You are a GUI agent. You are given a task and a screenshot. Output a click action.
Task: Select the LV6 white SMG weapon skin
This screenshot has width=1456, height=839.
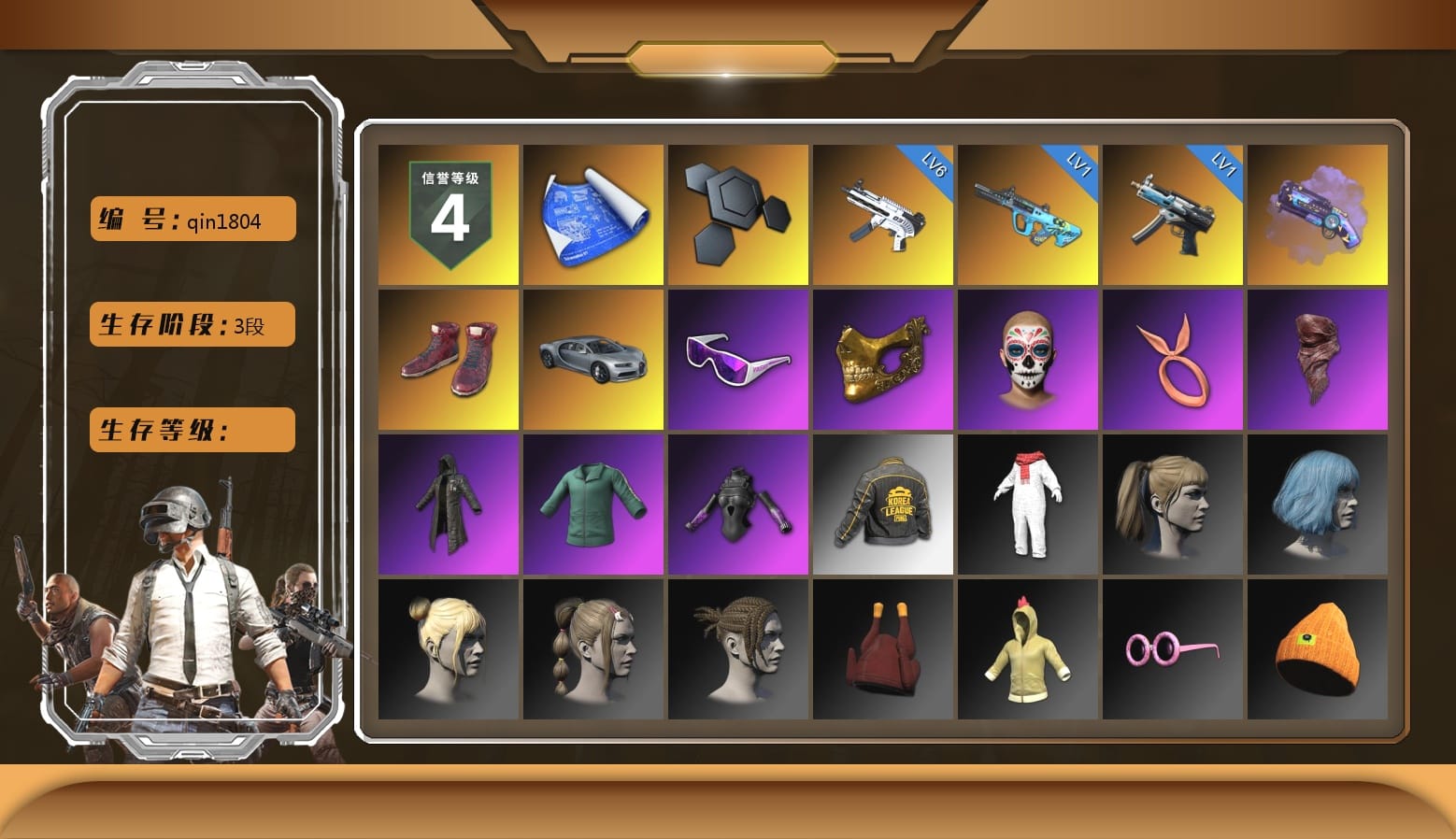pyautogui.click(x=882, y=215)
